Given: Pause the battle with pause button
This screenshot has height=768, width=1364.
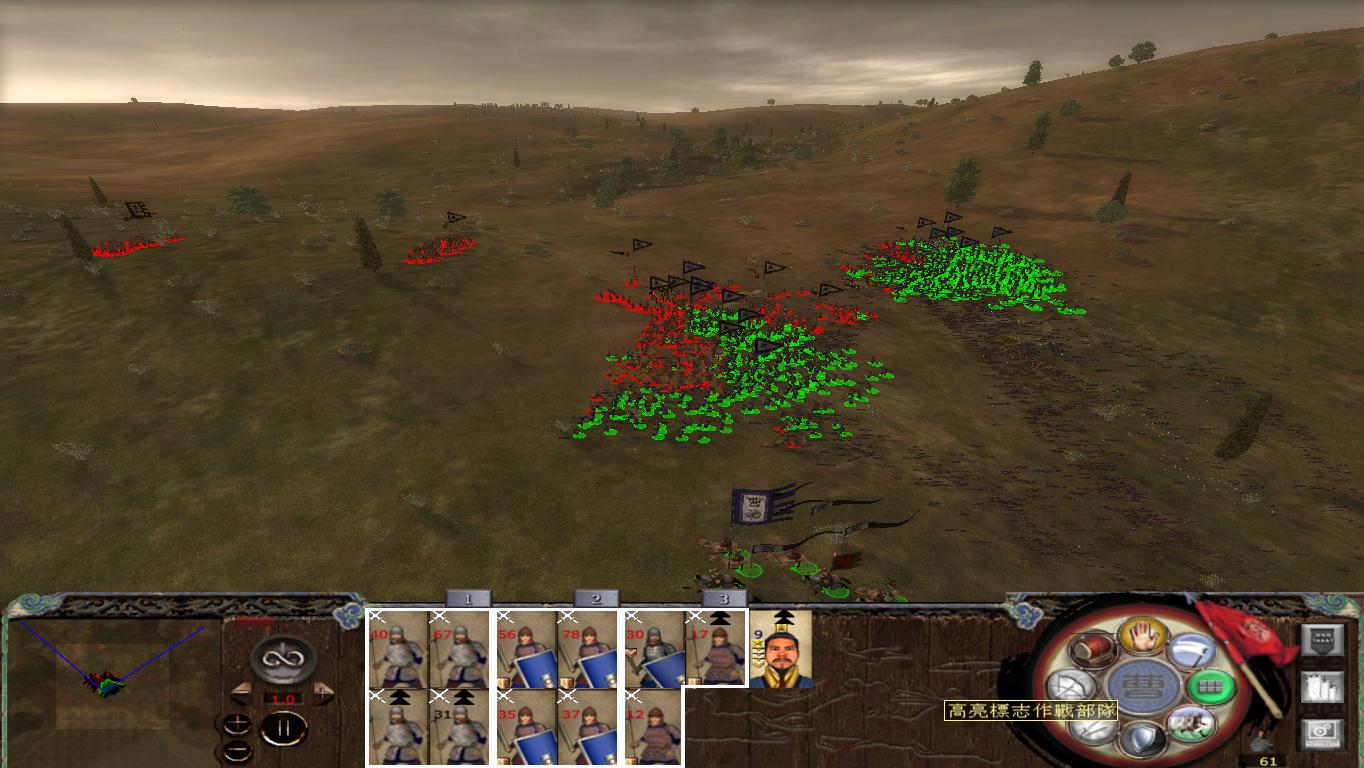Looking at the screenshot, I should [282, 727].
